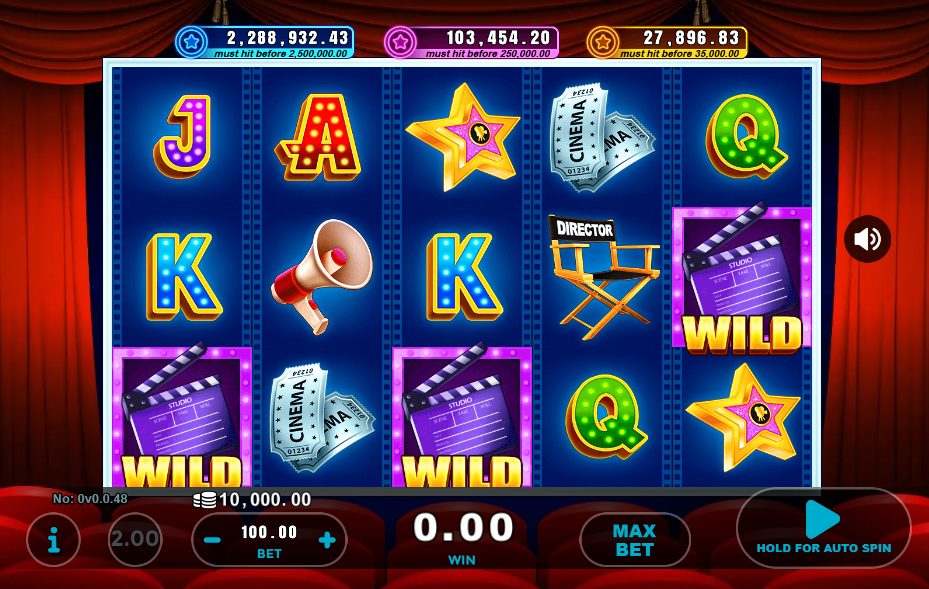
Task: Set the wager with MAX BET
Action: [x=634, y=540]
